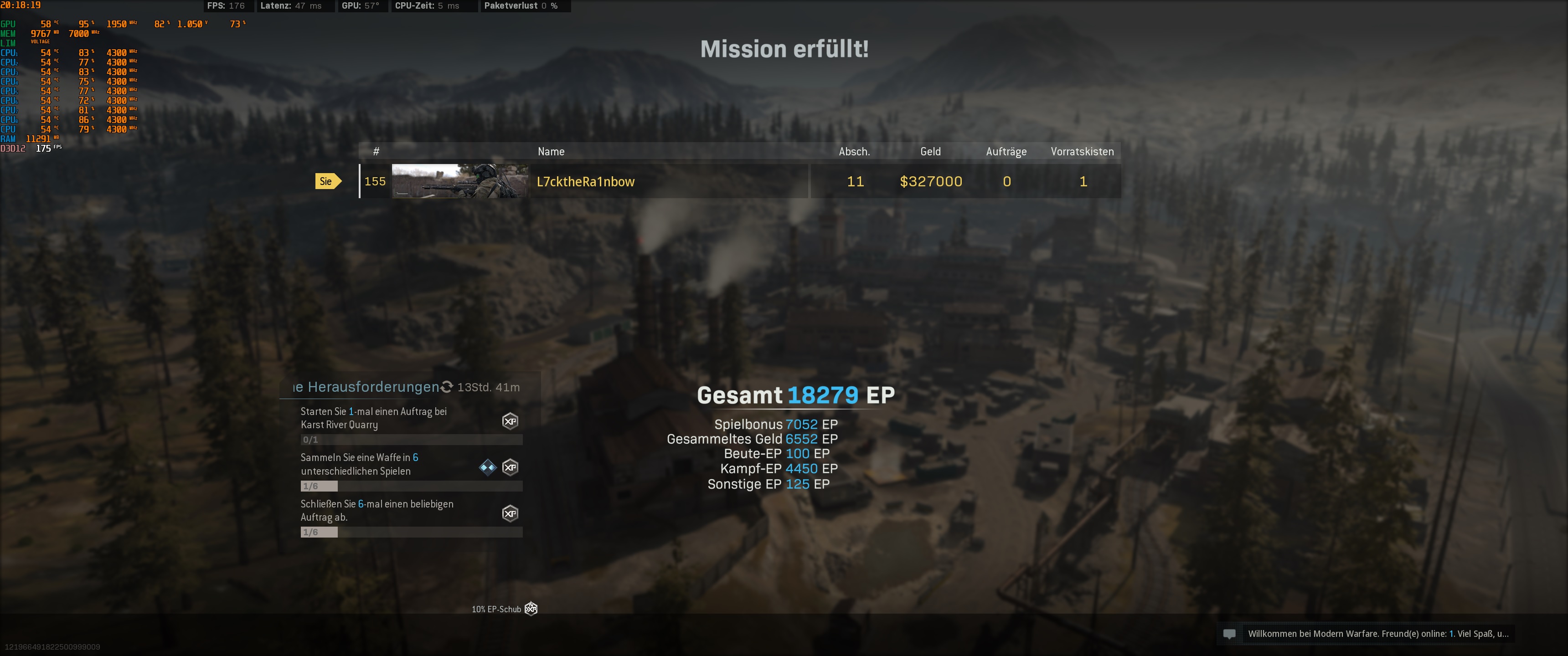Select the Vorratskisten column header
The width and height of the screenshot is (1568, 656).
[x=1082, y=152]
